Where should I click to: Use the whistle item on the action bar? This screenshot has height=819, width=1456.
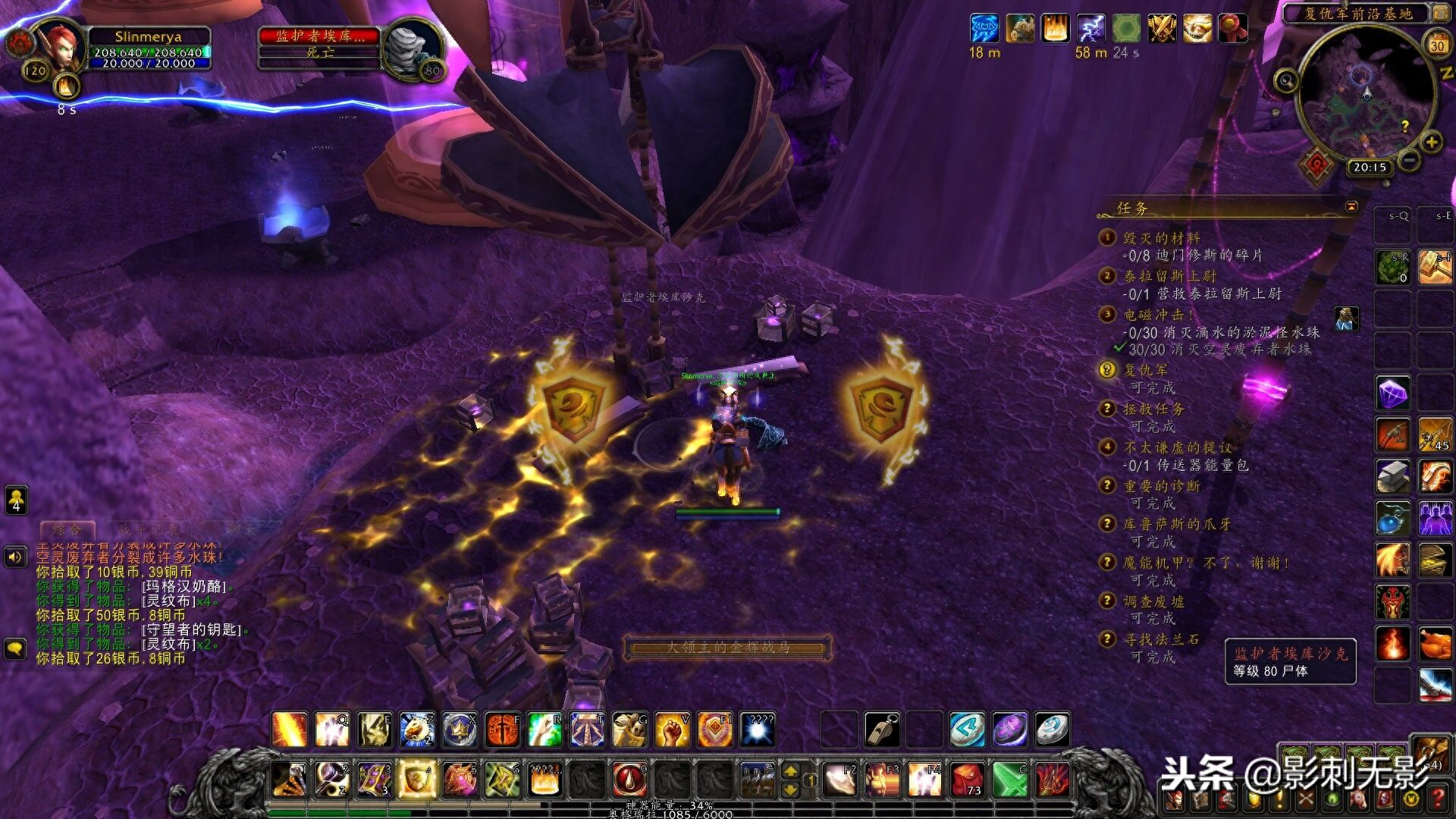[882, 730]
